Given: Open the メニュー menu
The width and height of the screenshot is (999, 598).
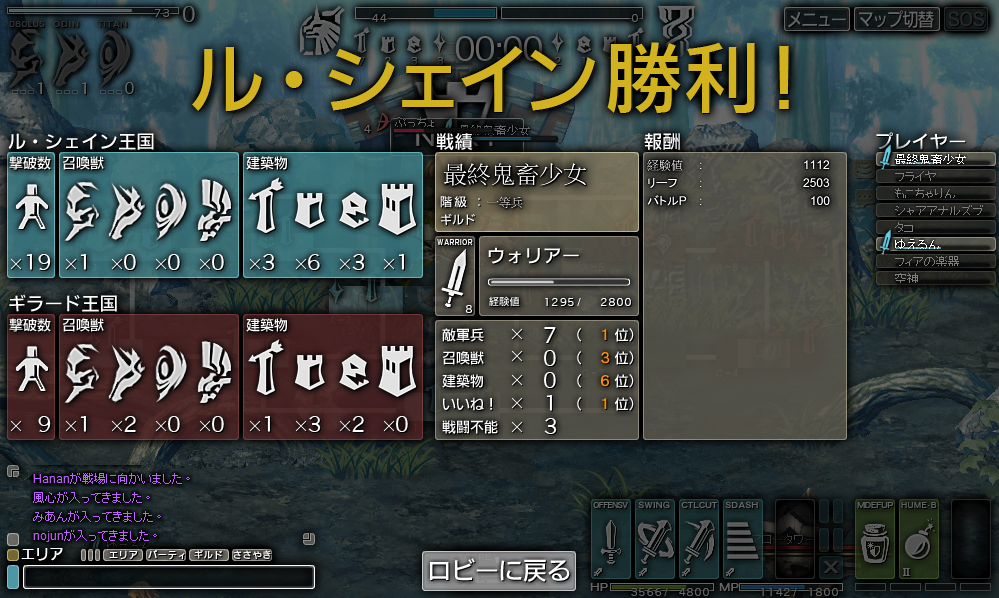Looking at the screenshot, I should click(816, 19).
